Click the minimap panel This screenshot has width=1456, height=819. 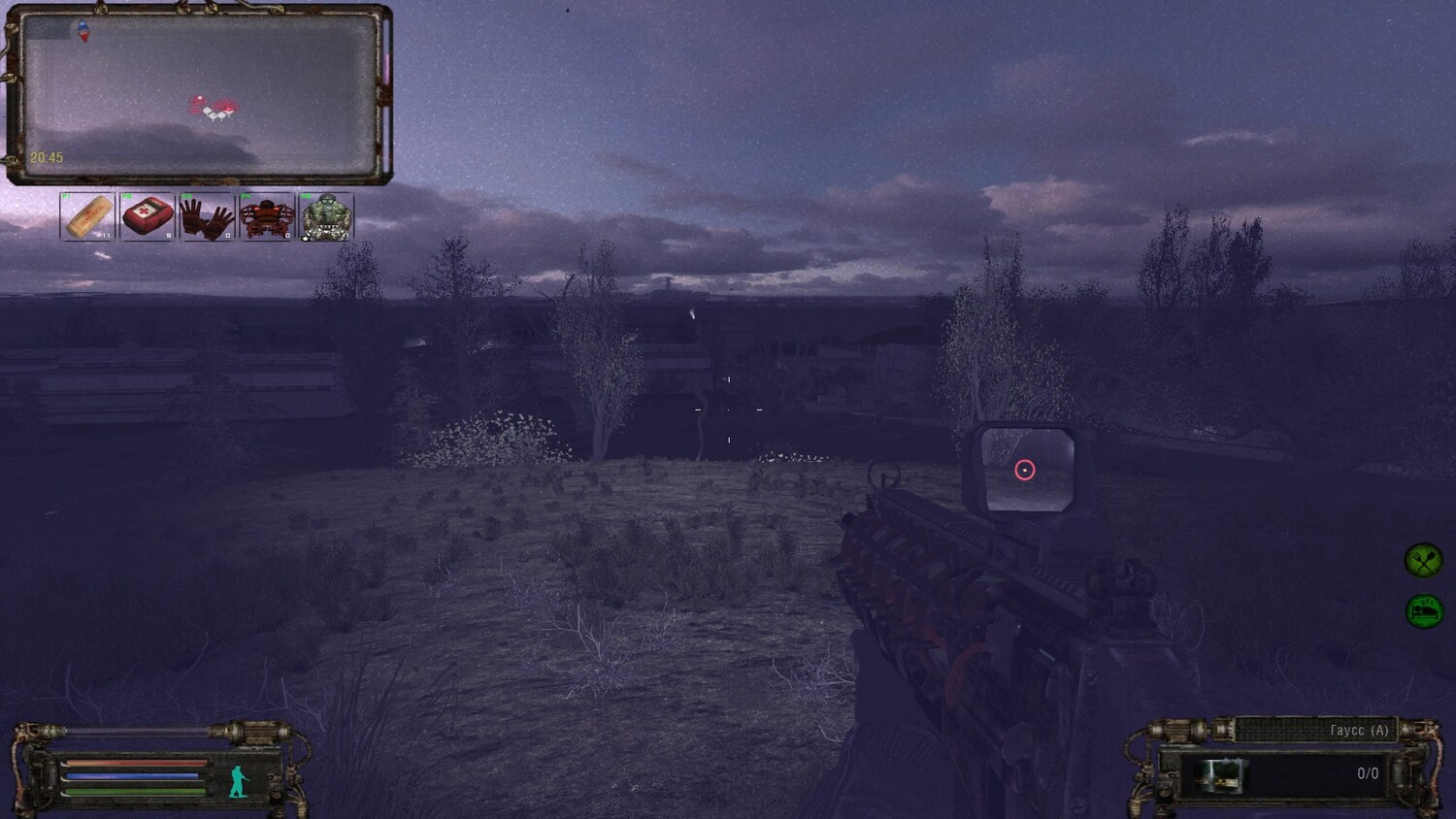point(200,94)
